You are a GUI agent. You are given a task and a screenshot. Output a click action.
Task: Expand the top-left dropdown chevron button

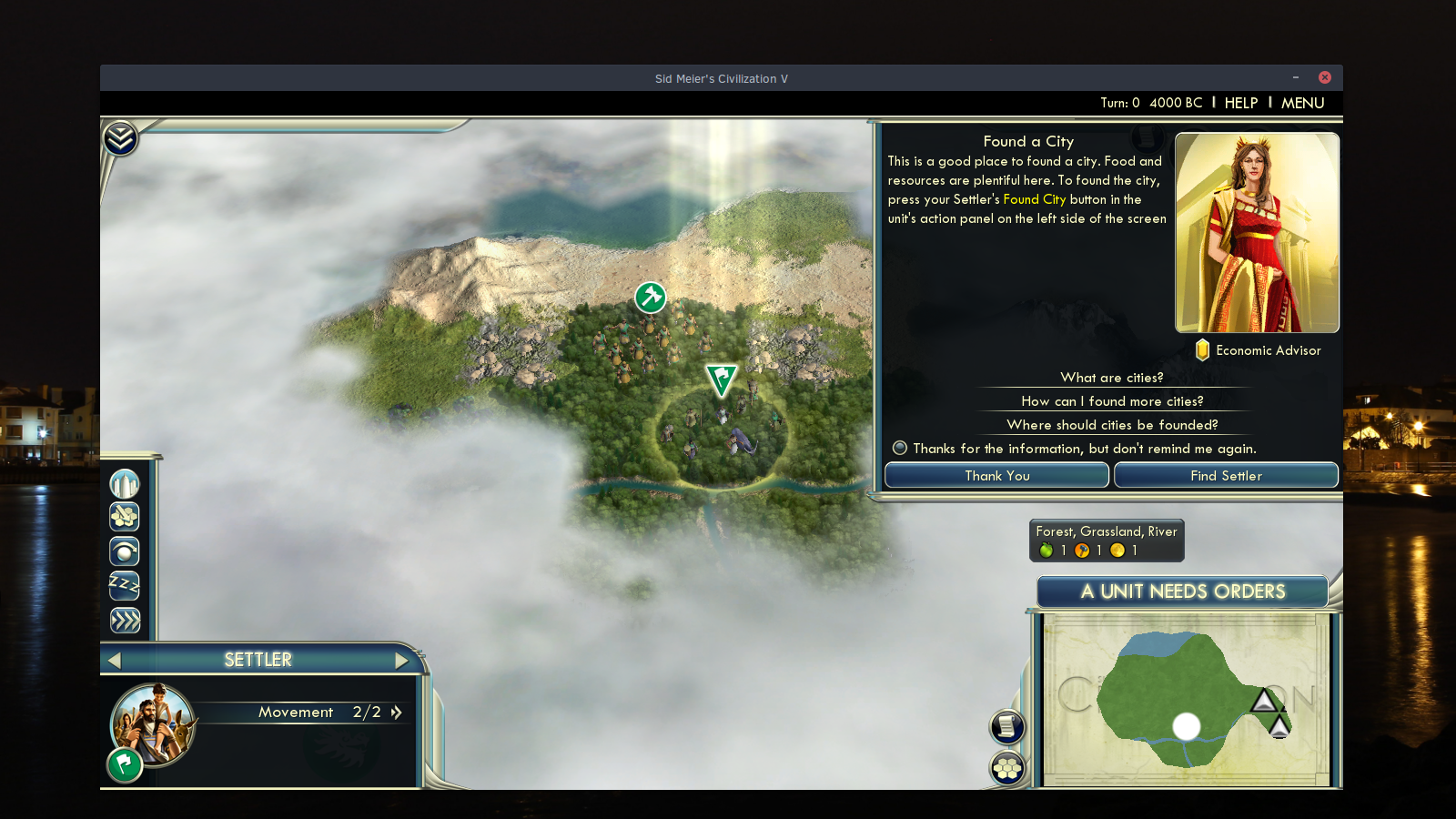click(x=120, y=138)
